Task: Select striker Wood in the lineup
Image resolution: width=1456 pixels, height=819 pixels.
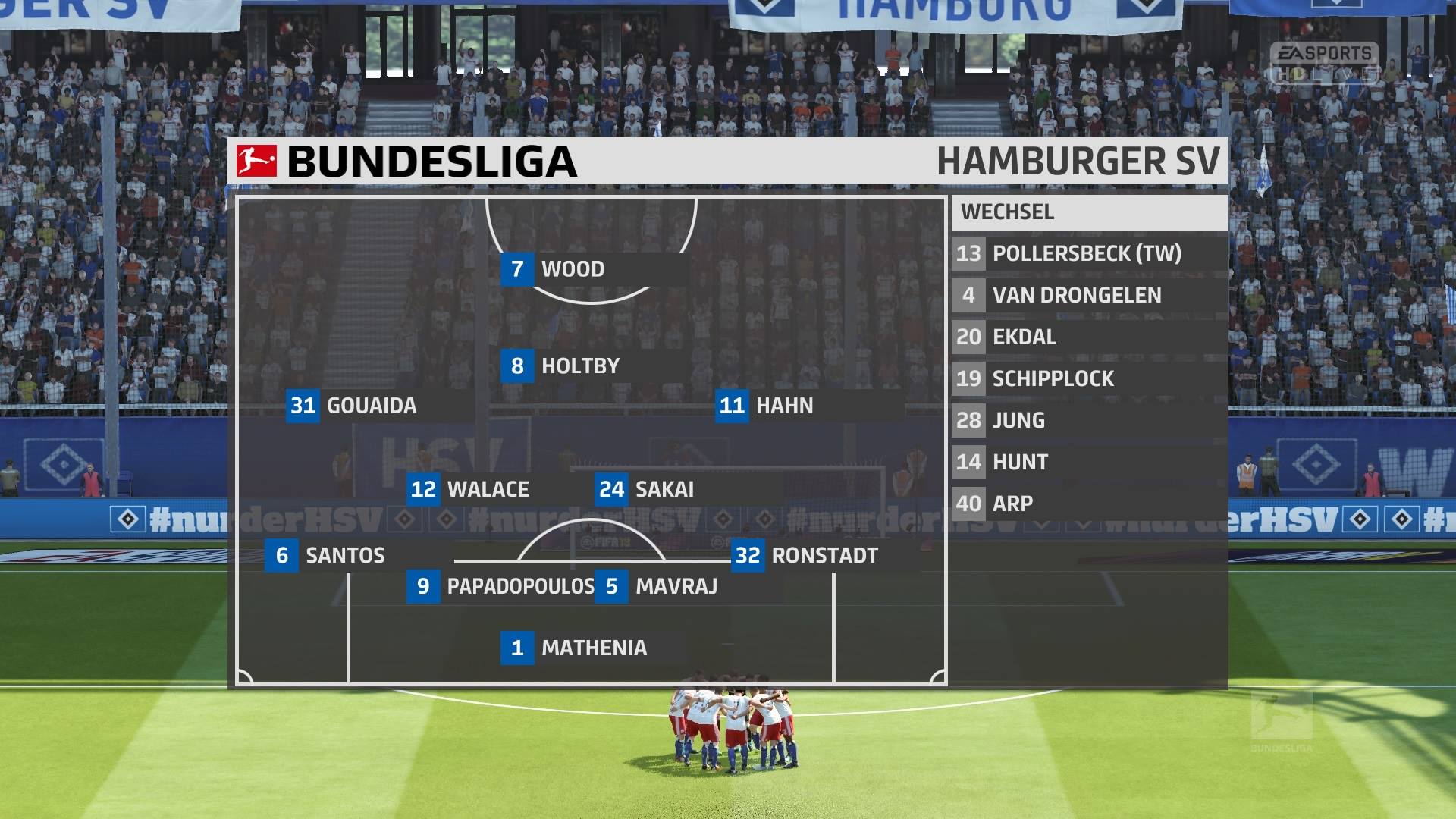Action: [x=572, y=269]
